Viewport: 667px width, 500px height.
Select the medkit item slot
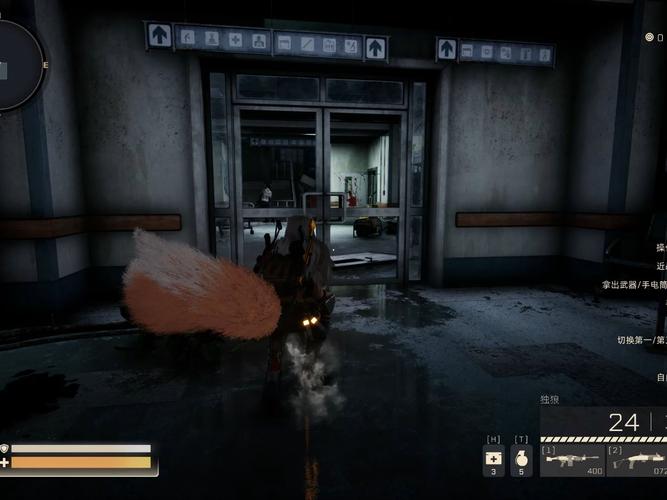point(494,461)
